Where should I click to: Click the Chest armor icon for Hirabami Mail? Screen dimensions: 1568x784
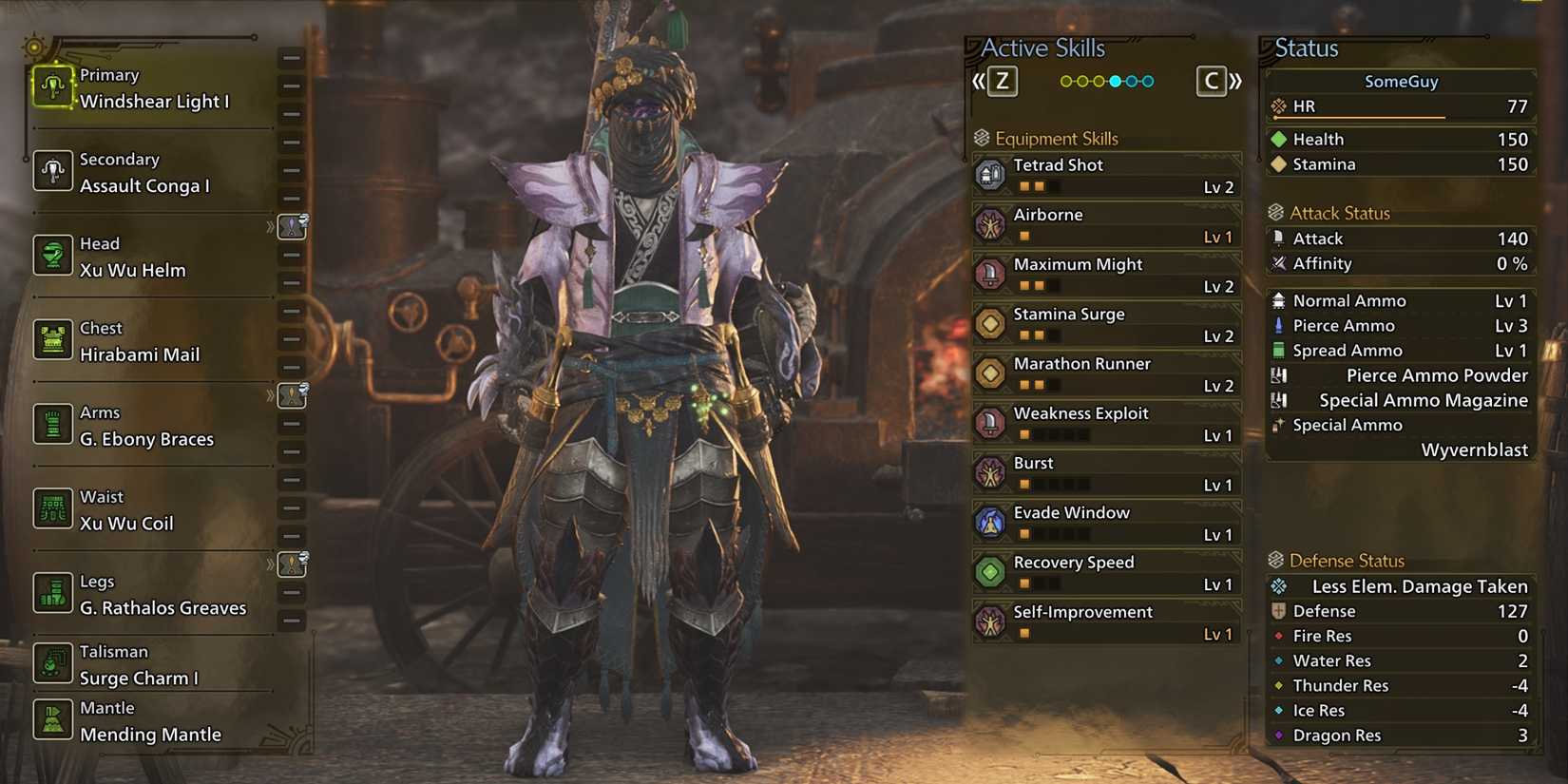(52, 339)
